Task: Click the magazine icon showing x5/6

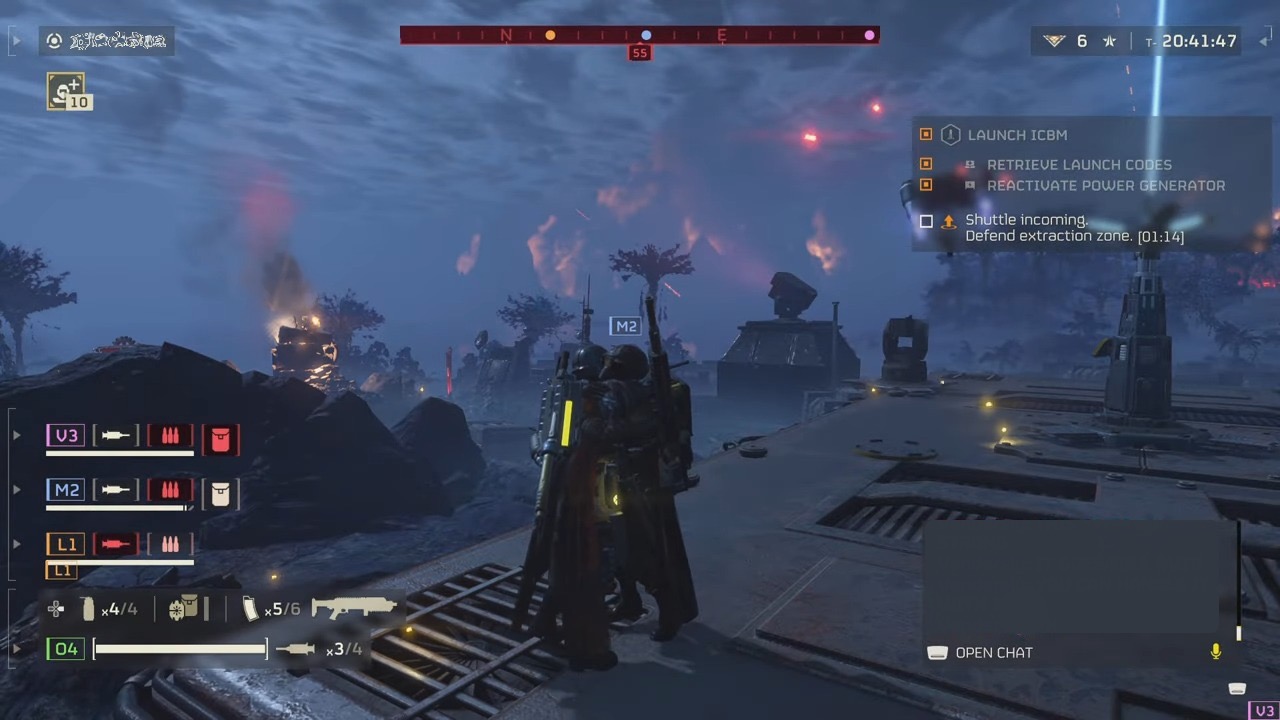Action: (x=250, y=608)
